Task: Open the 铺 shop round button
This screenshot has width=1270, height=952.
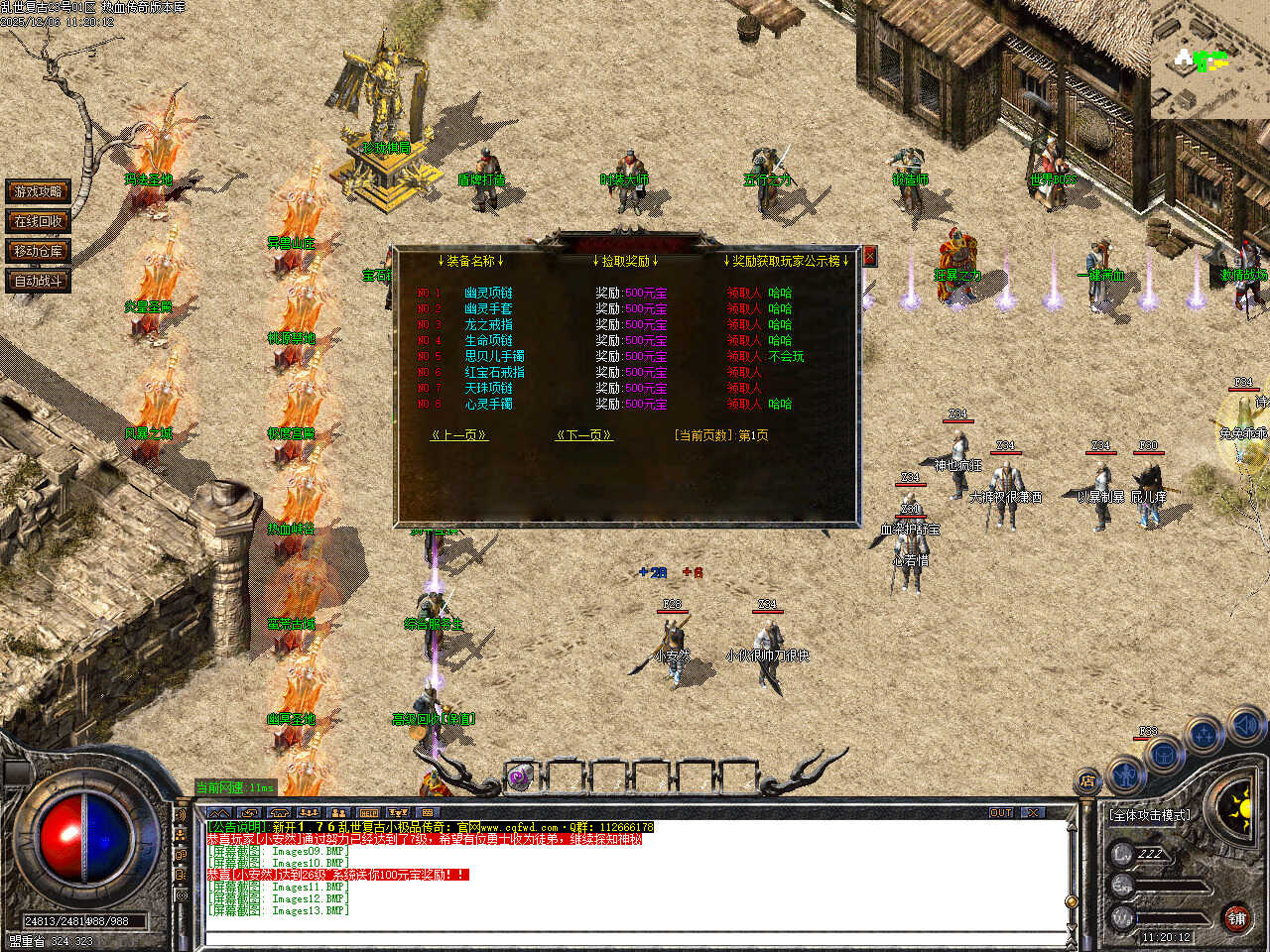Action: pyautogui.click(x=1236, y=918)
